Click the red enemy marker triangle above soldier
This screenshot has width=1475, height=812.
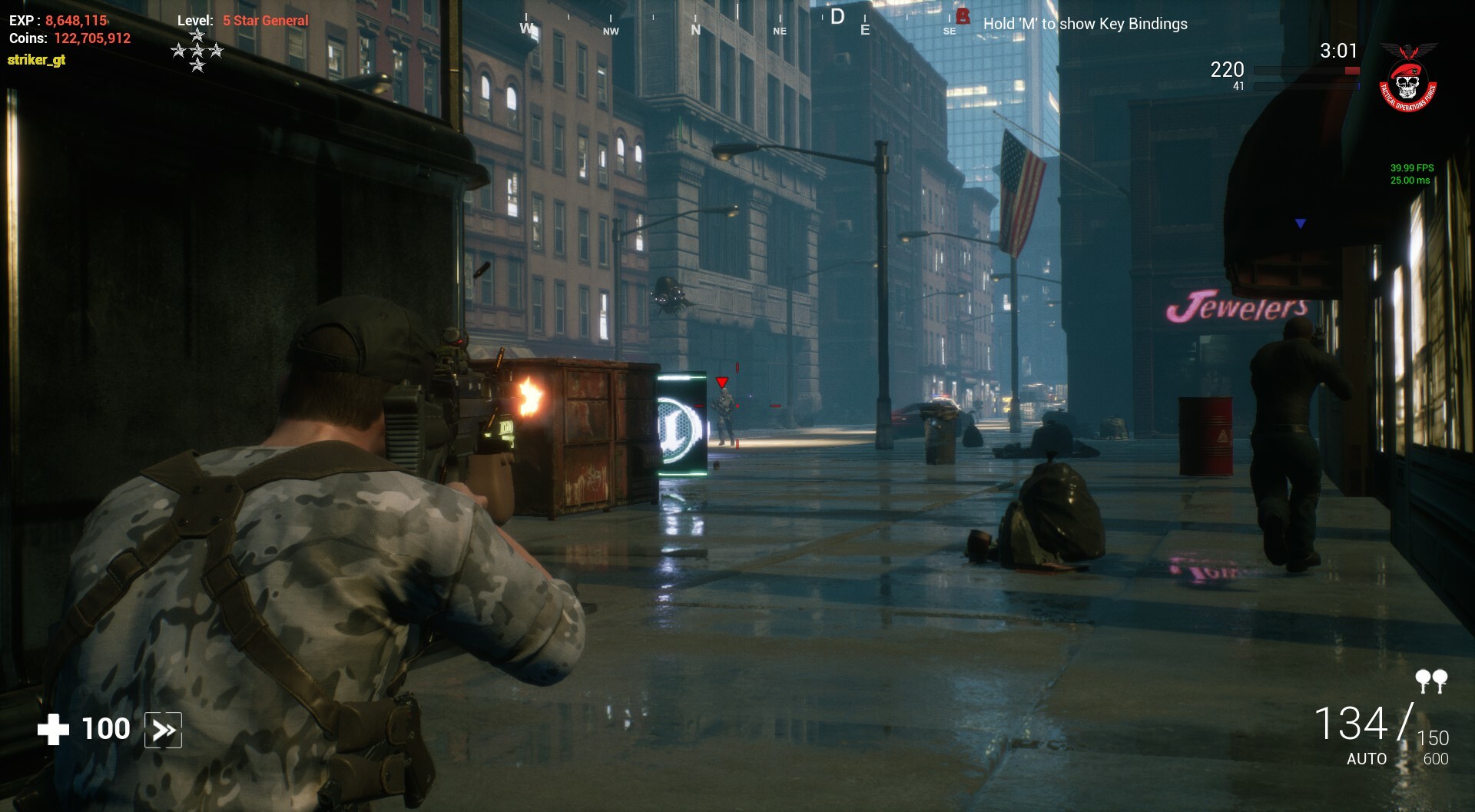coord(721,381)
